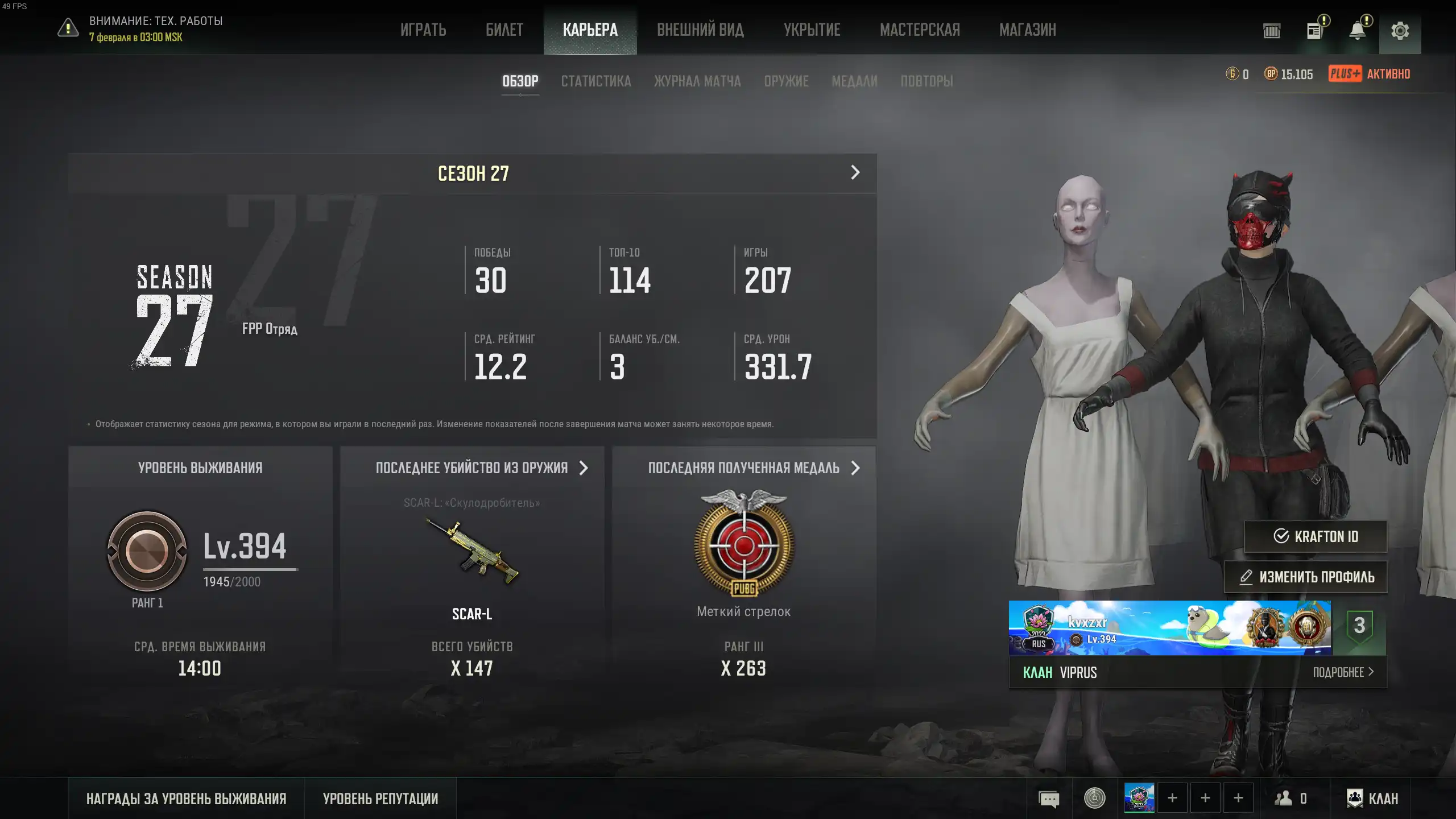The image size is (1456, 819).
Task: Select the УКРЫТИЕ menu entry
Action: [x=812, y=30]
